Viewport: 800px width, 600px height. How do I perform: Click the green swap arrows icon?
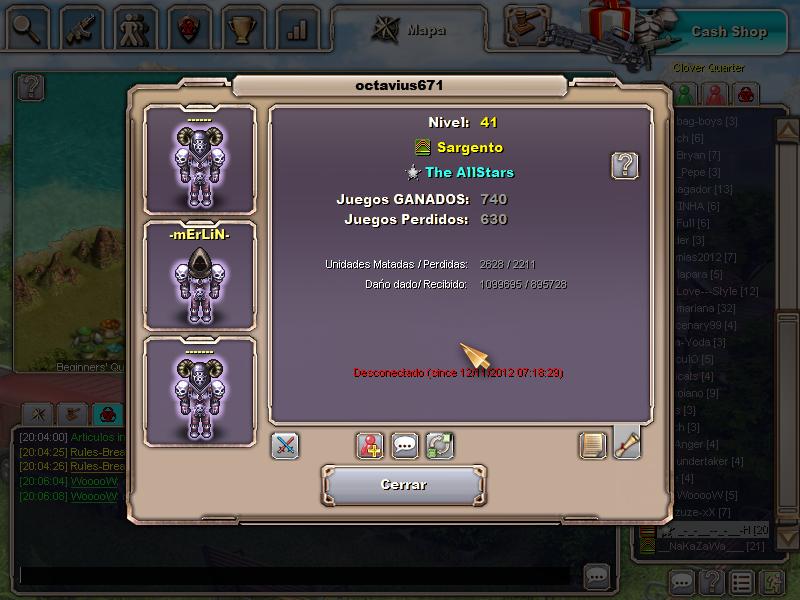coord(439,446)
